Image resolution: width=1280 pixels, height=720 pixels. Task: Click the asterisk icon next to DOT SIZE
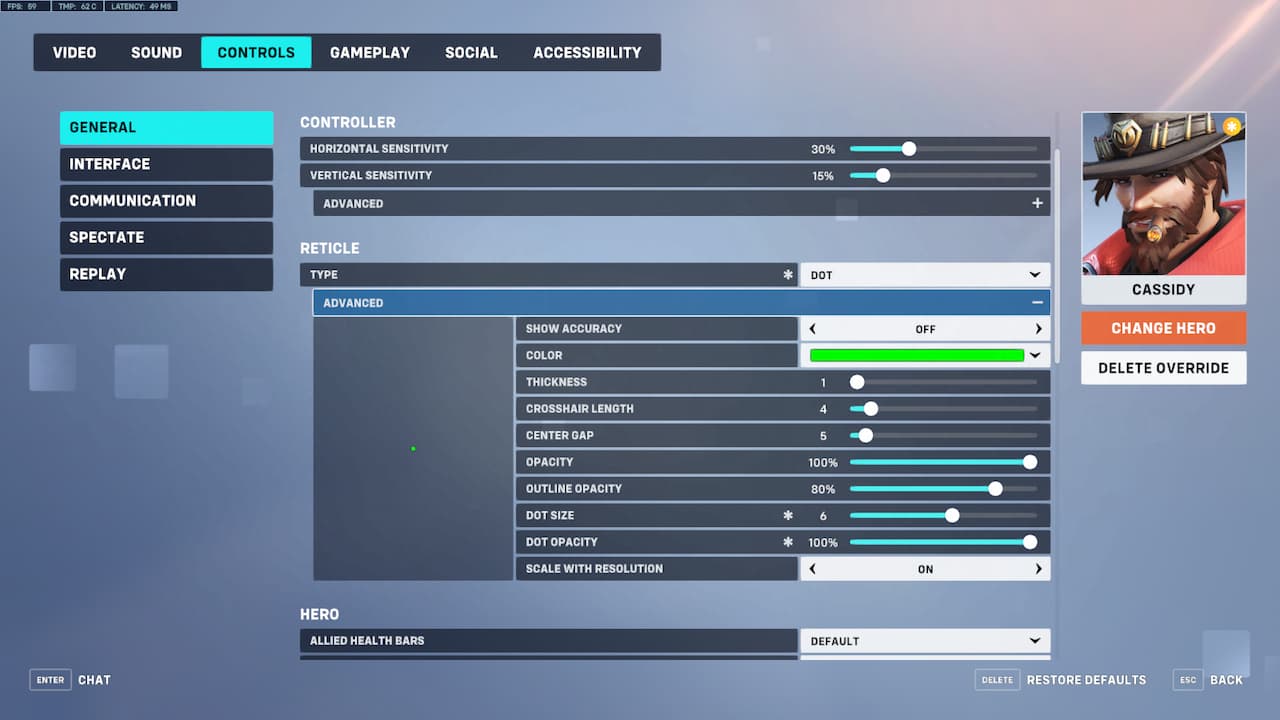pyautogui.click(x=789, y=515)
